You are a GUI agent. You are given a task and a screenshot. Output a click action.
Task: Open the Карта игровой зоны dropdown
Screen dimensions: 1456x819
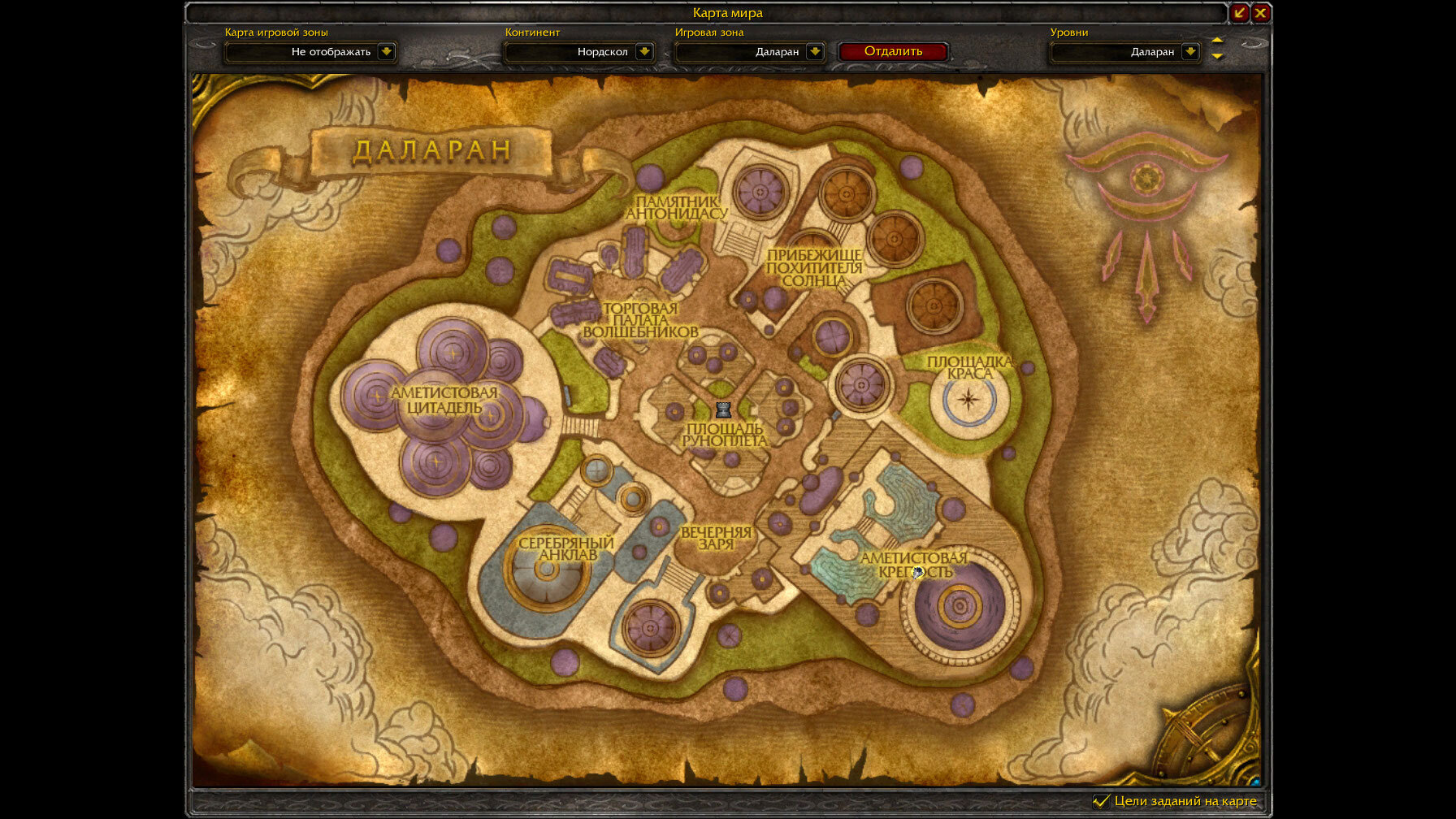387,51
